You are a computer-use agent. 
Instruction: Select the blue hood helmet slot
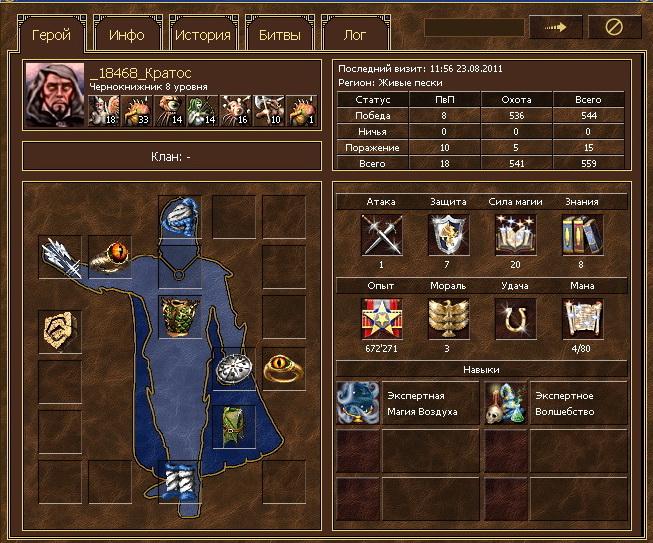tap(181, 220)
